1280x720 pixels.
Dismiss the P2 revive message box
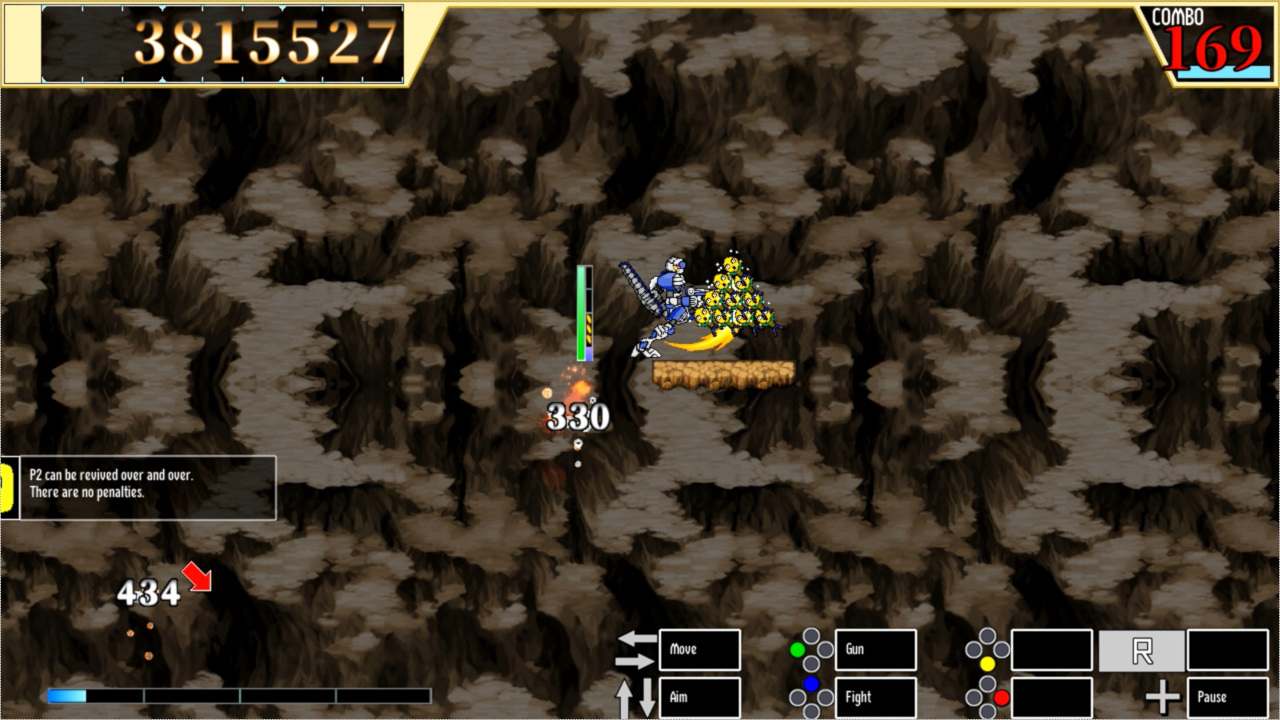(138, 487)
